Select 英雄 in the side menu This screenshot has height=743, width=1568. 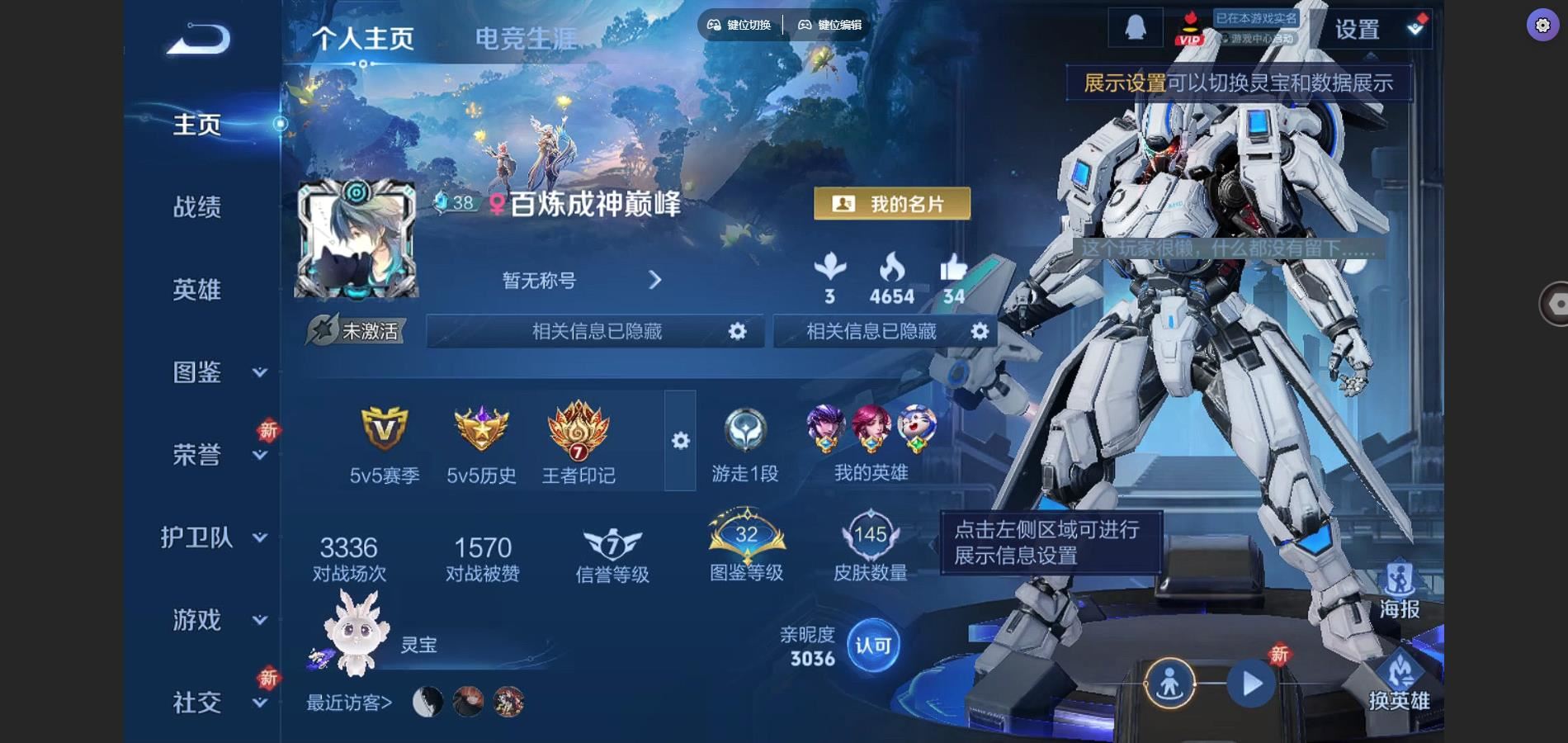pyautogui.click(x=197, y=290)
